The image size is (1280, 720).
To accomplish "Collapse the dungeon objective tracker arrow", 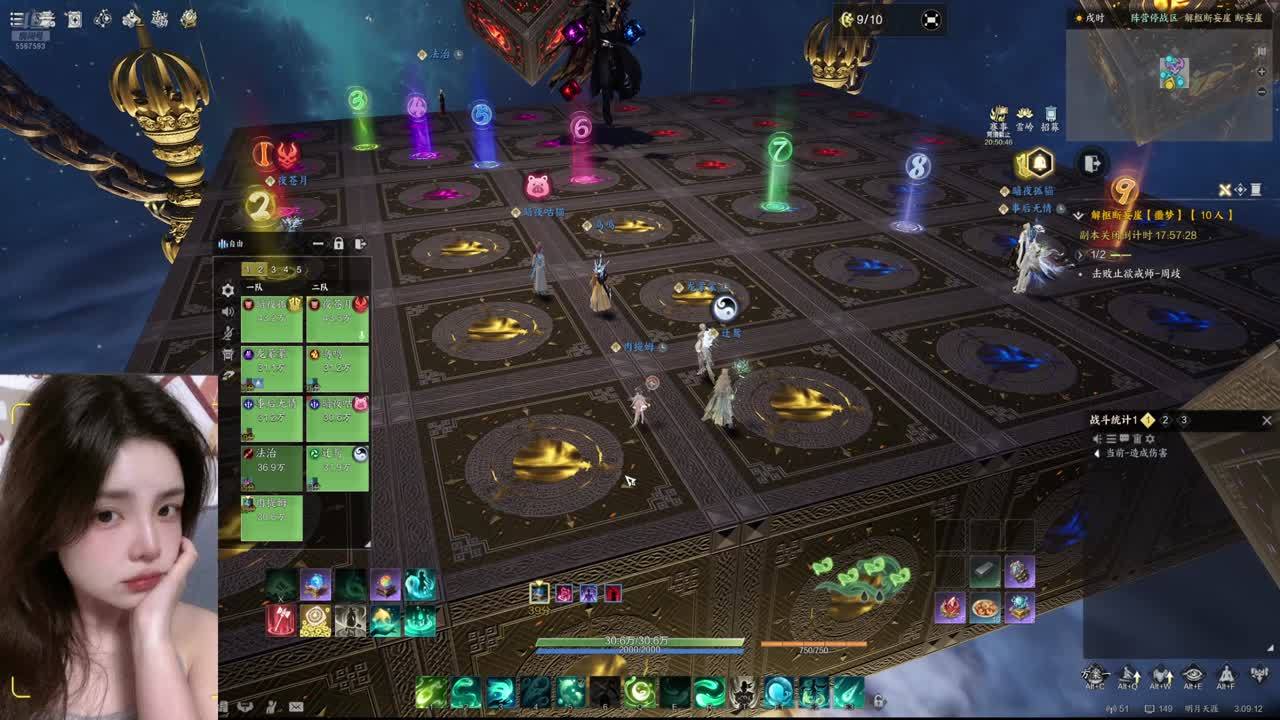I will (x=1079, y=215).
